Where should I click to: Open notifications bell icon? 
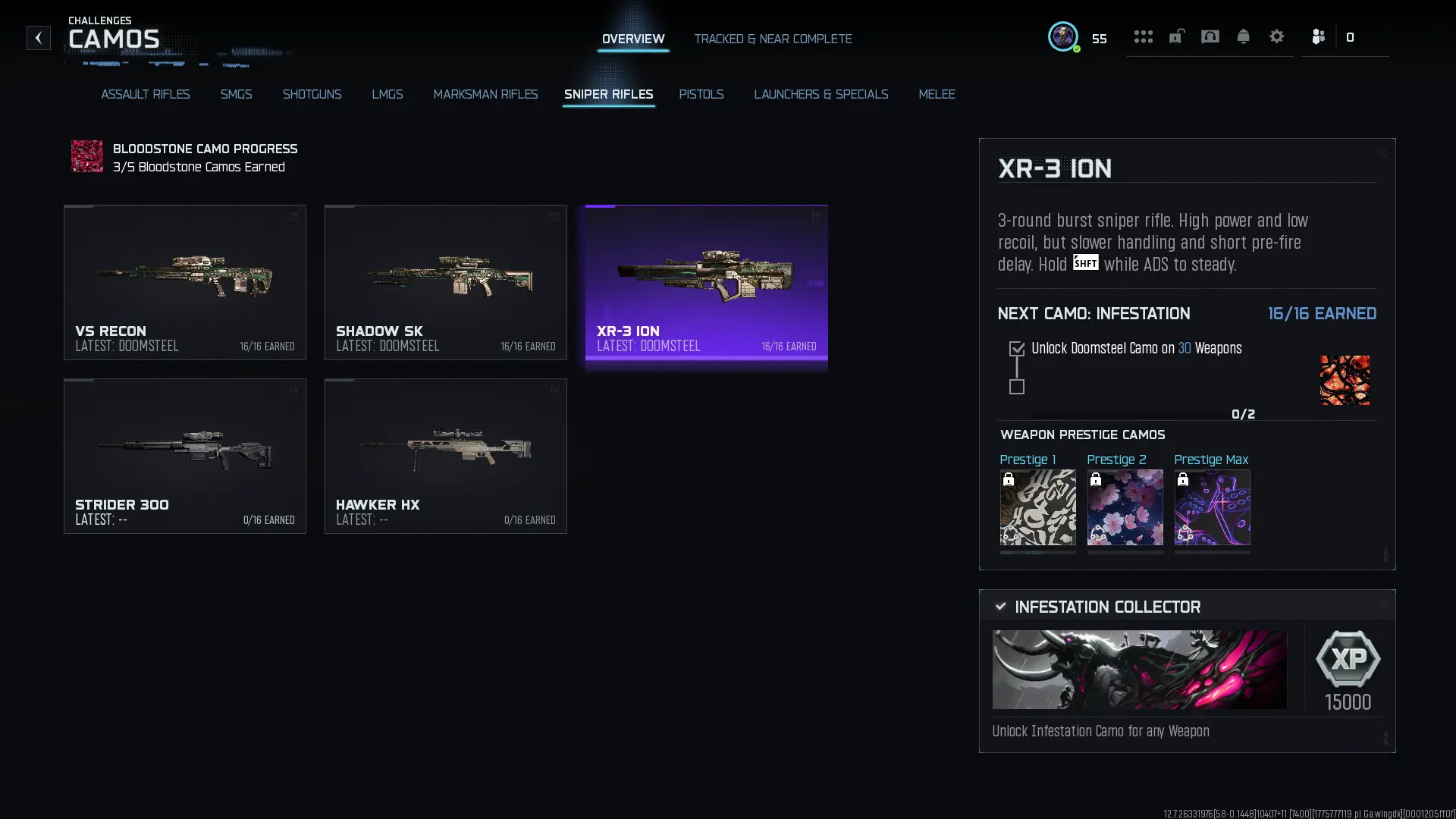point(1243,36)
